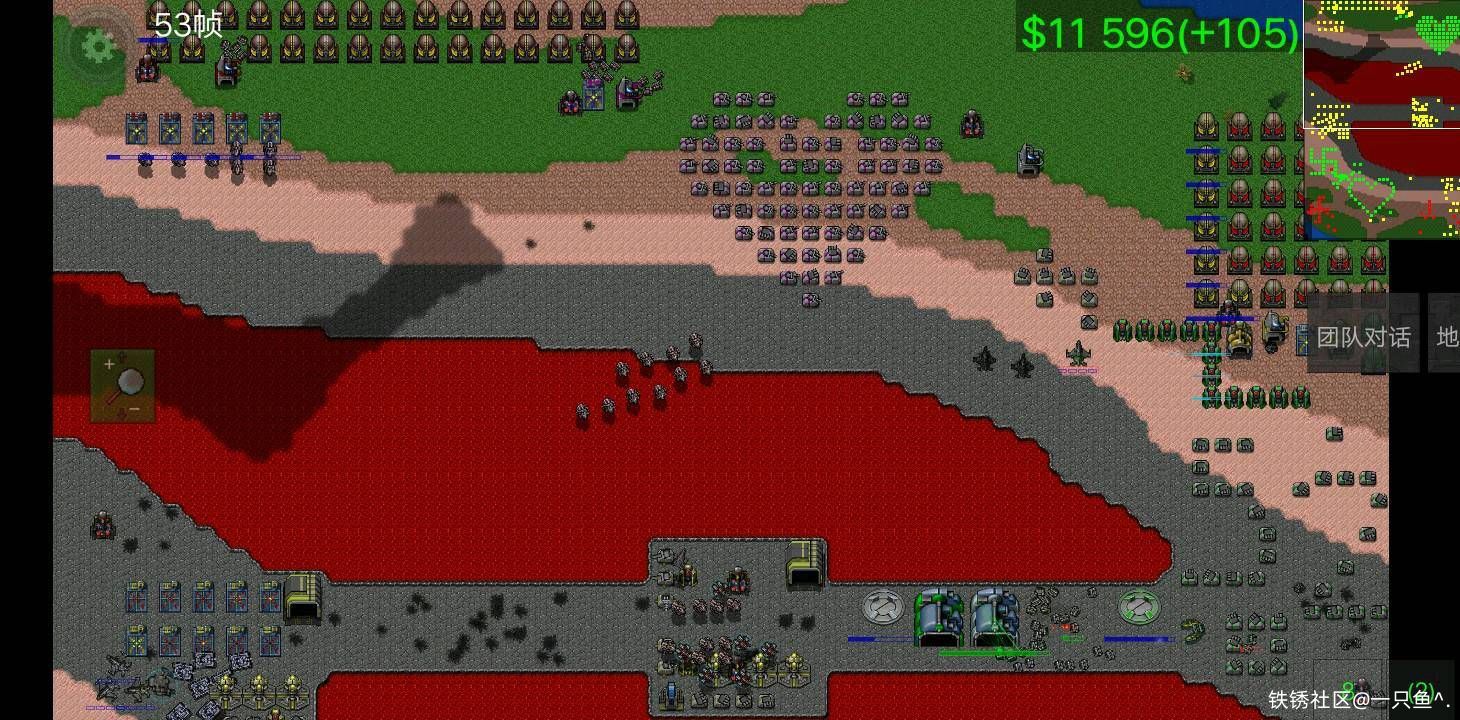Click the minimap in the corner
This screenshot has width=1460, height=720.
(1381, 120)
